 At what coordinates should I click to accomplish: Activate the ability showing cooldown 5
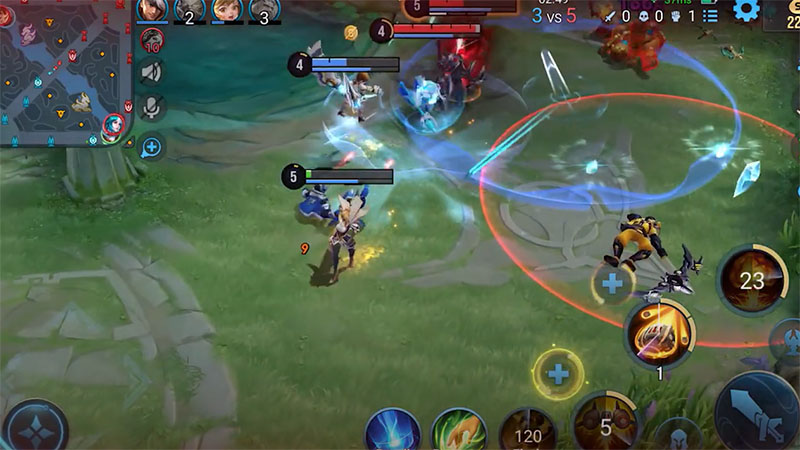tap(605, 424)
